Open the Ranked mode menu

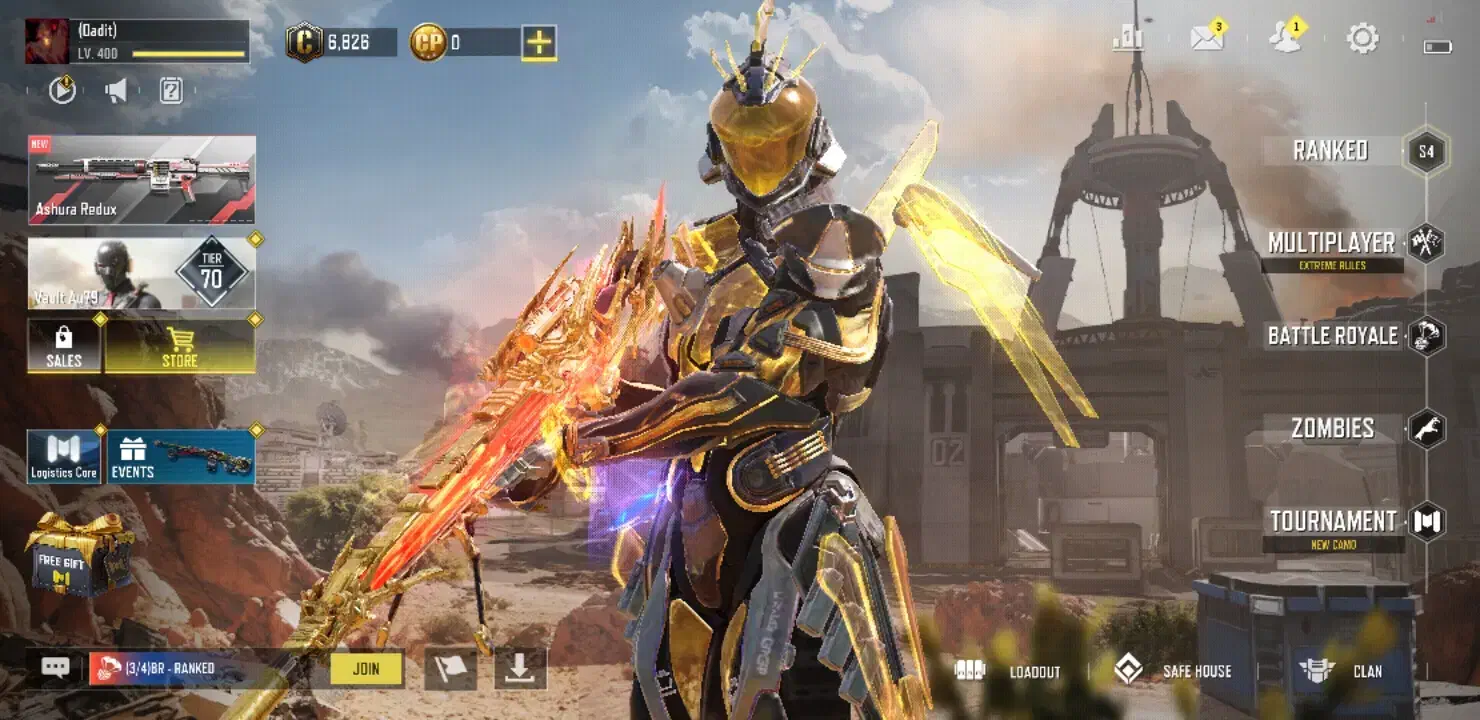[x=1331, y=151]
